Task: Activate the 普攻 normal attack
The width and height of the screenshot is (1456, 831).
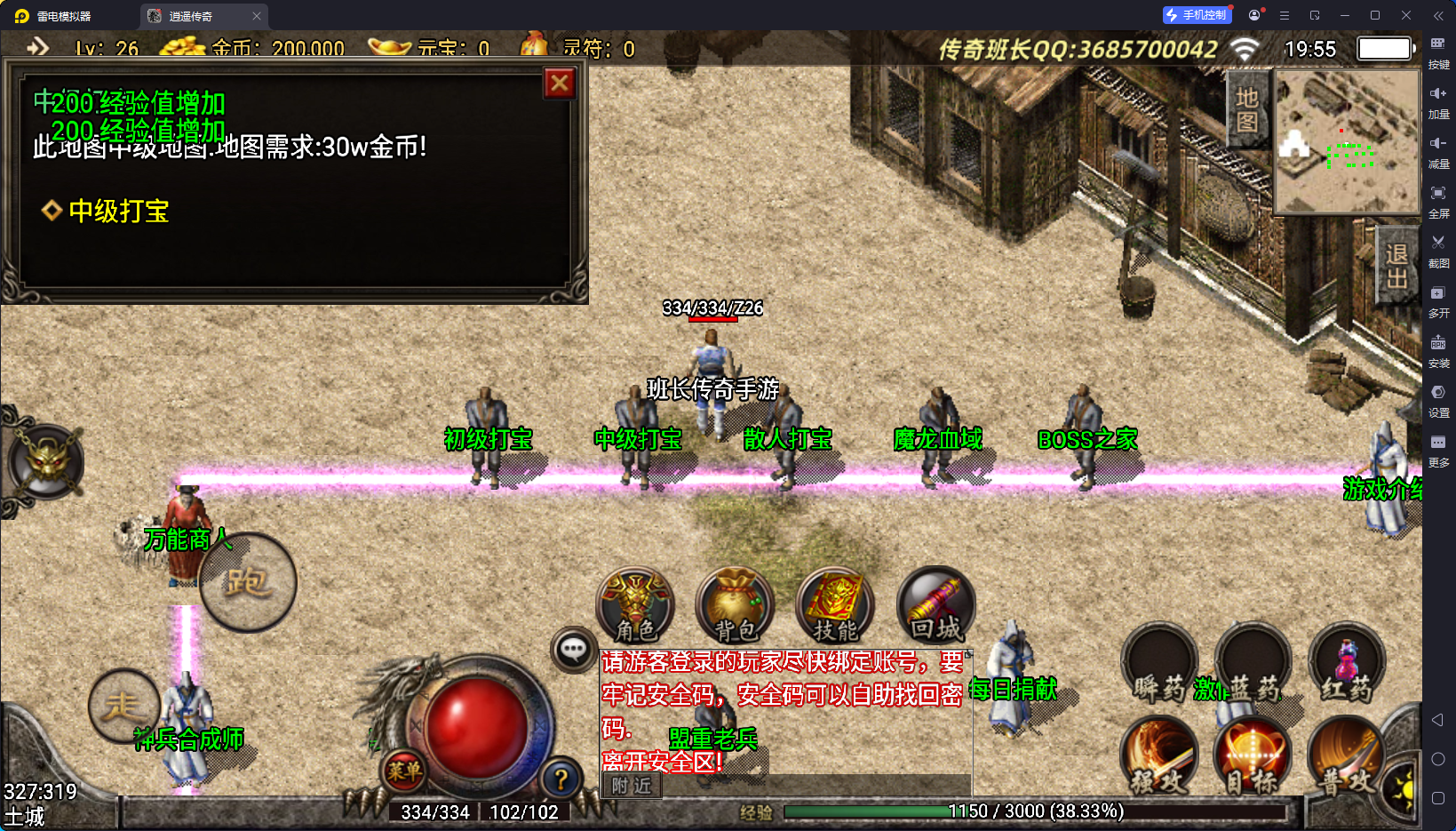Action: point(1345,756)
